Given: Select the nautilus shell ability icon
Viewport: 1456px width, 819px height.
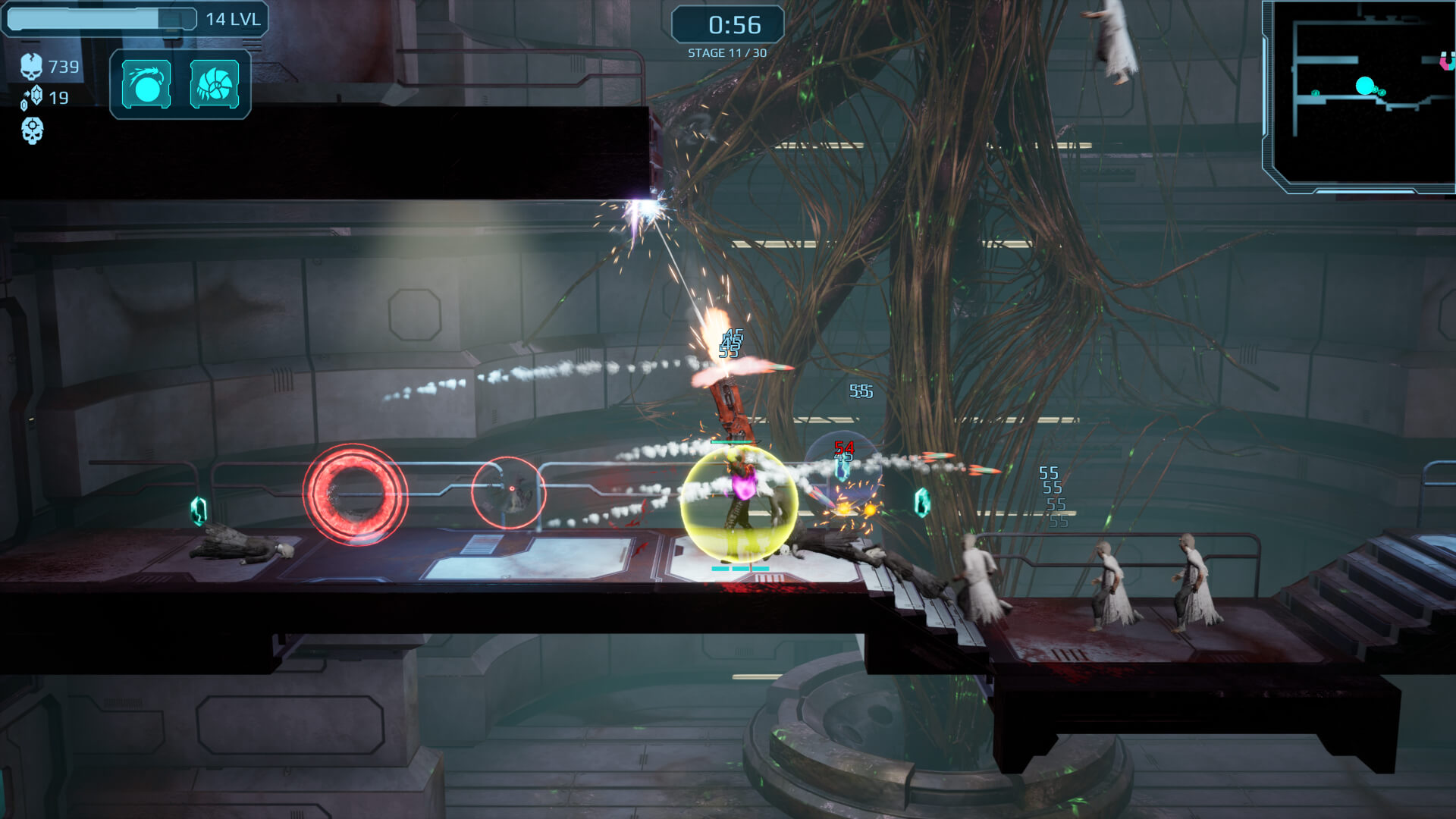Looking at the screenshot, I should (x=216, y=83).
